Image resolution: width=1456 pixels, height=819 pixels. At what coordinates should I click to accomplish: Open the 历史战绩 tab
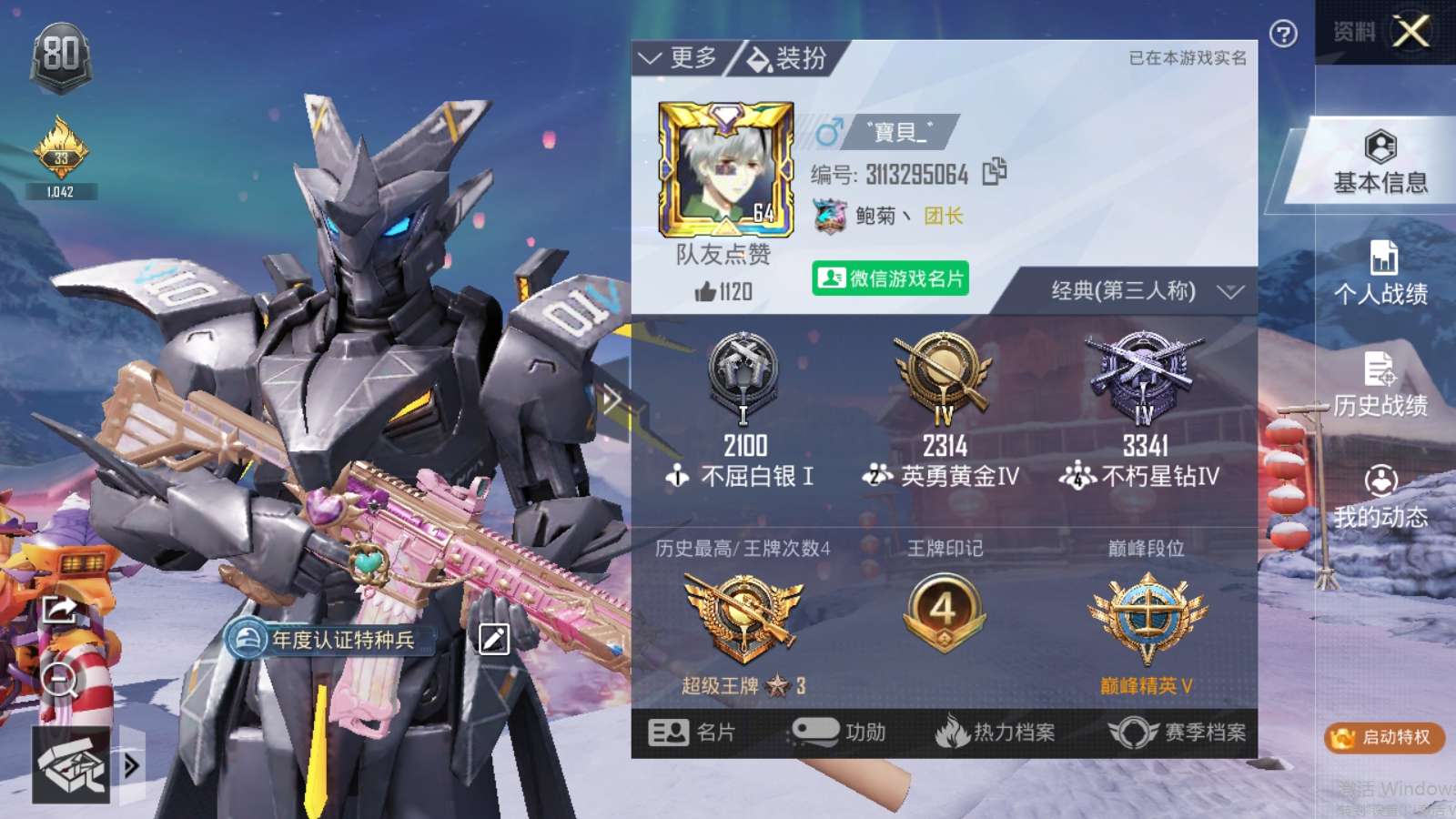point(1380,386)
